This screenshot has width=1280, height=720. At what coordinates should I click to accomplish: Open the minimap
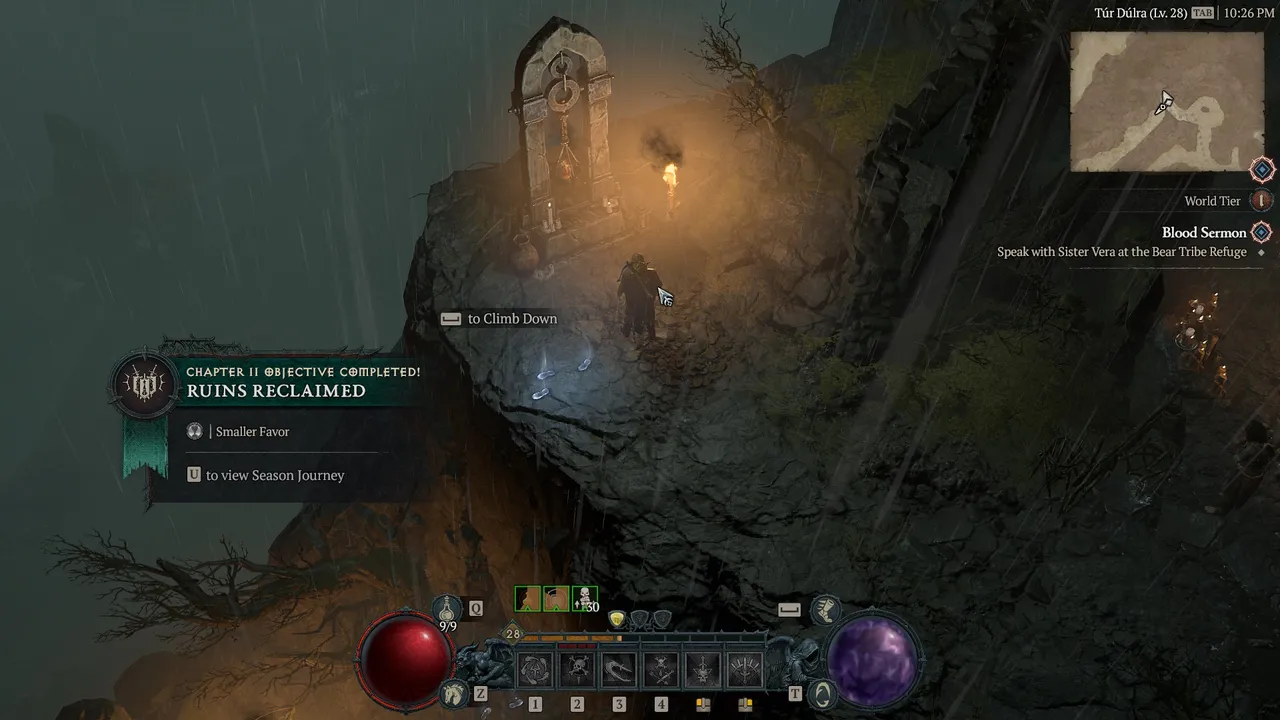1167,101
